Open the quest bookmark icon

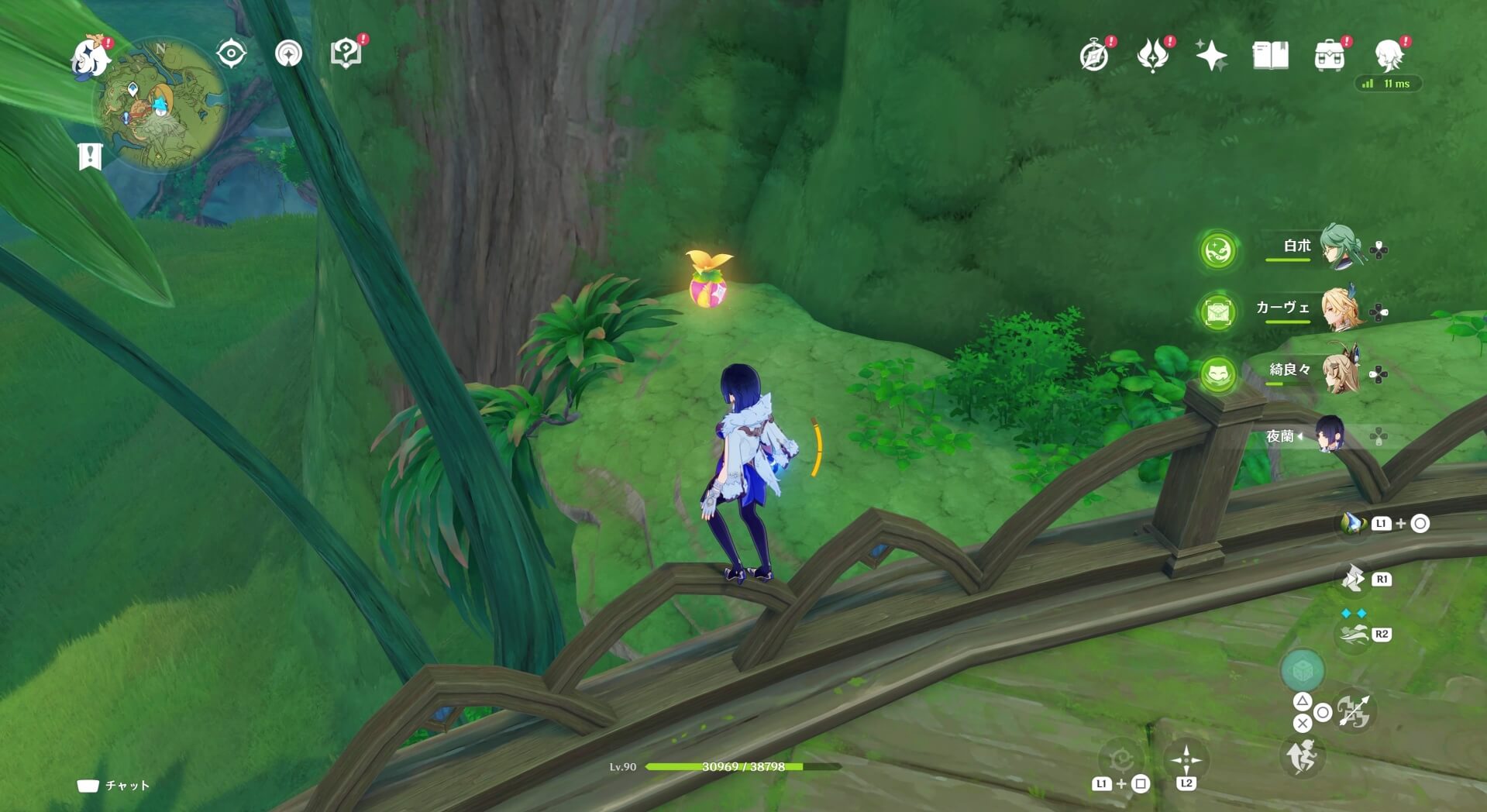[x=90, y=156]
